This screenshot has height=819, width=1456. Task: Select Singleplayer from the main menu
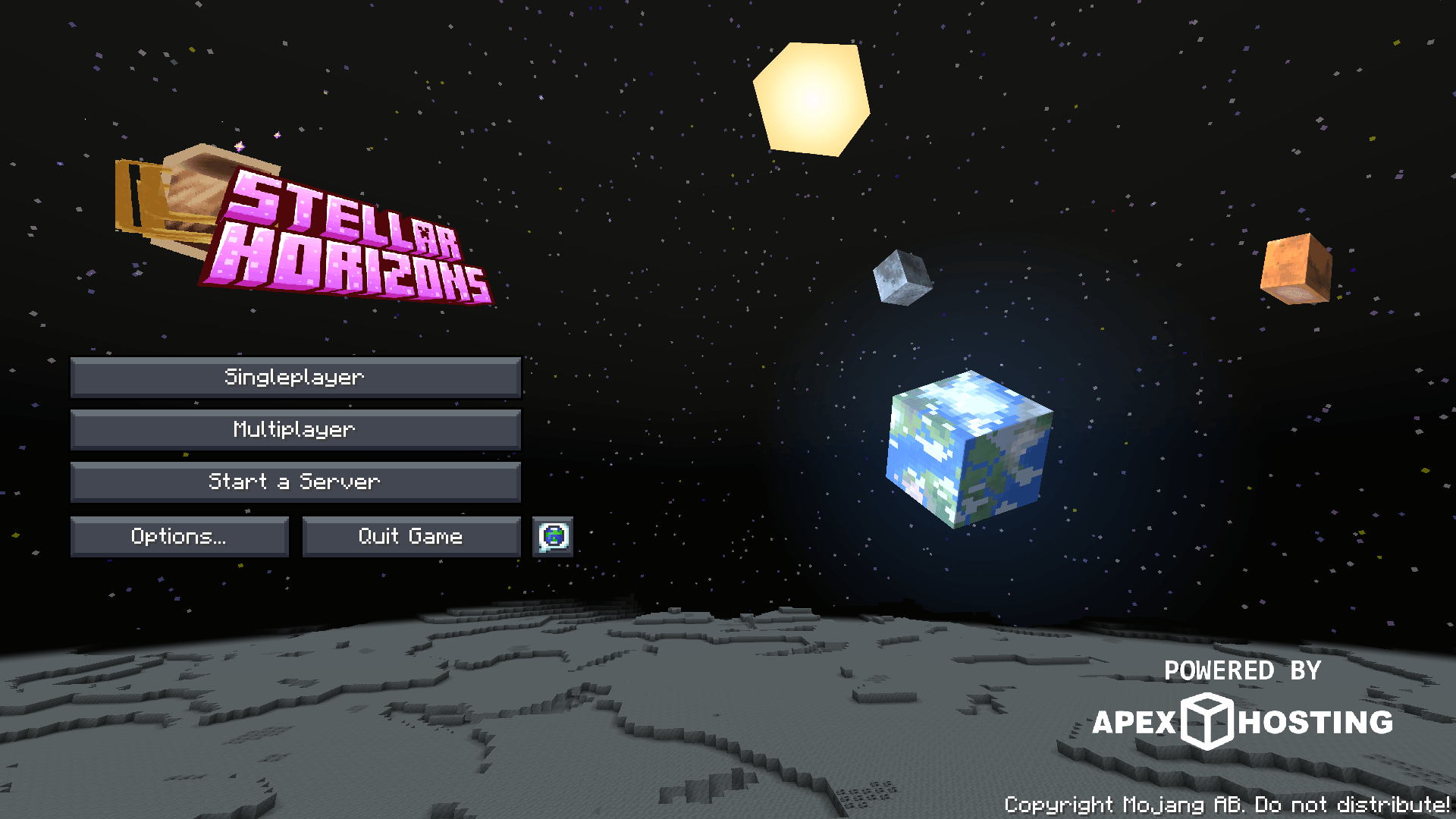[295, 376]
